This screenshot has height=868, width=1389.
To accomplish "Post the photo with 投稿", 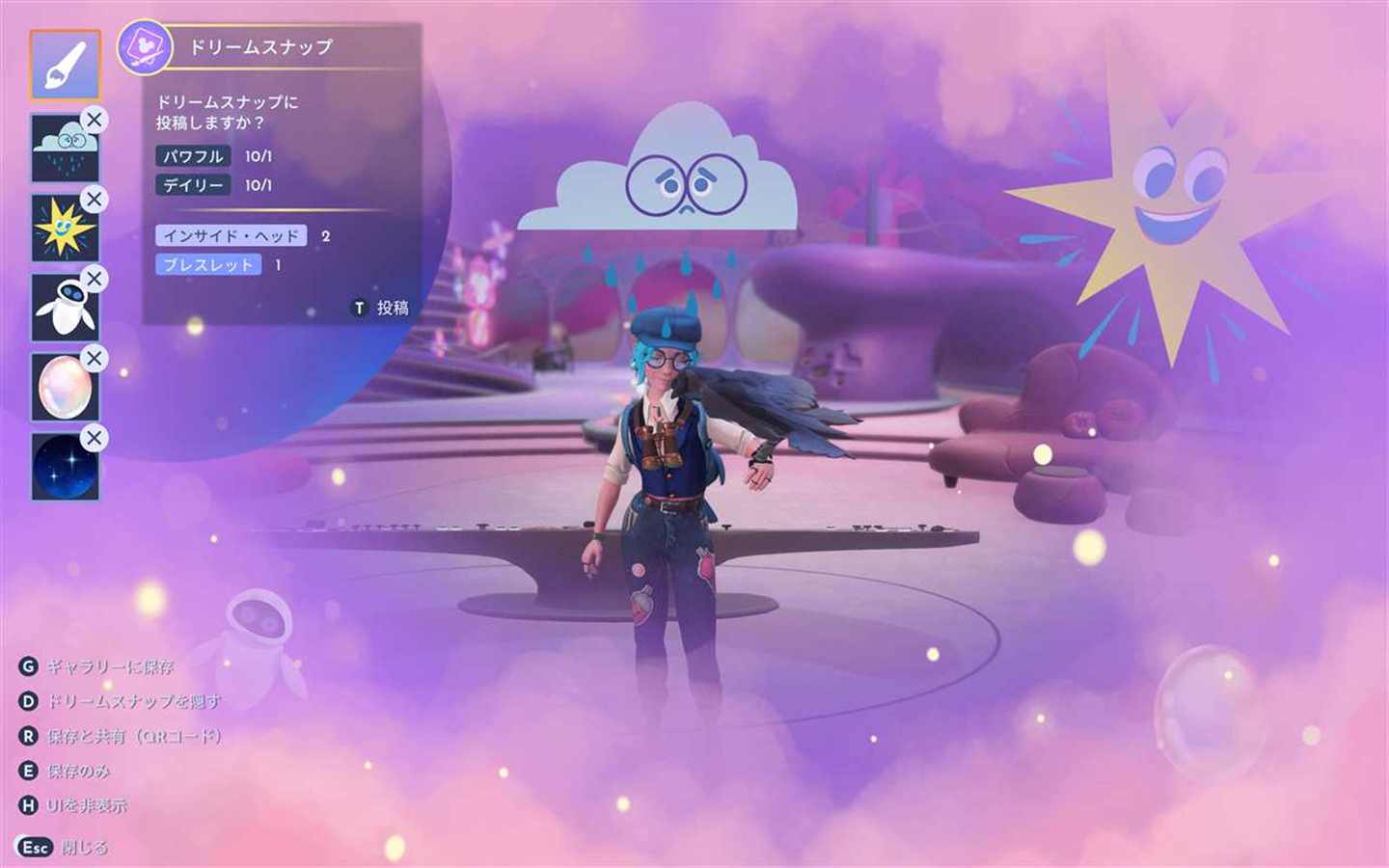I will click(381, 308).
